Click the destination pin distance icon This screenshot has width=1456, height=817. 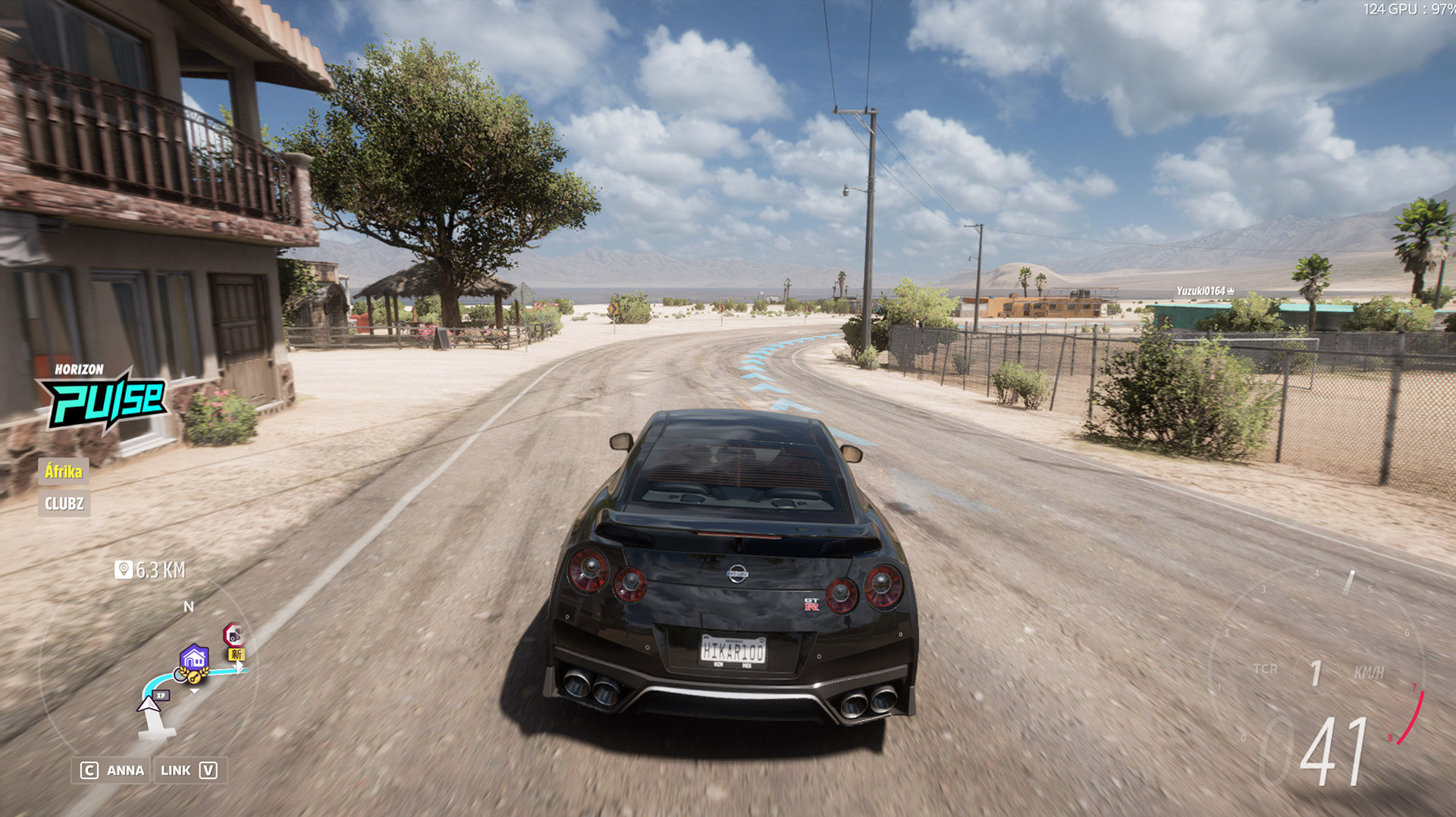[x=123, y=569]
